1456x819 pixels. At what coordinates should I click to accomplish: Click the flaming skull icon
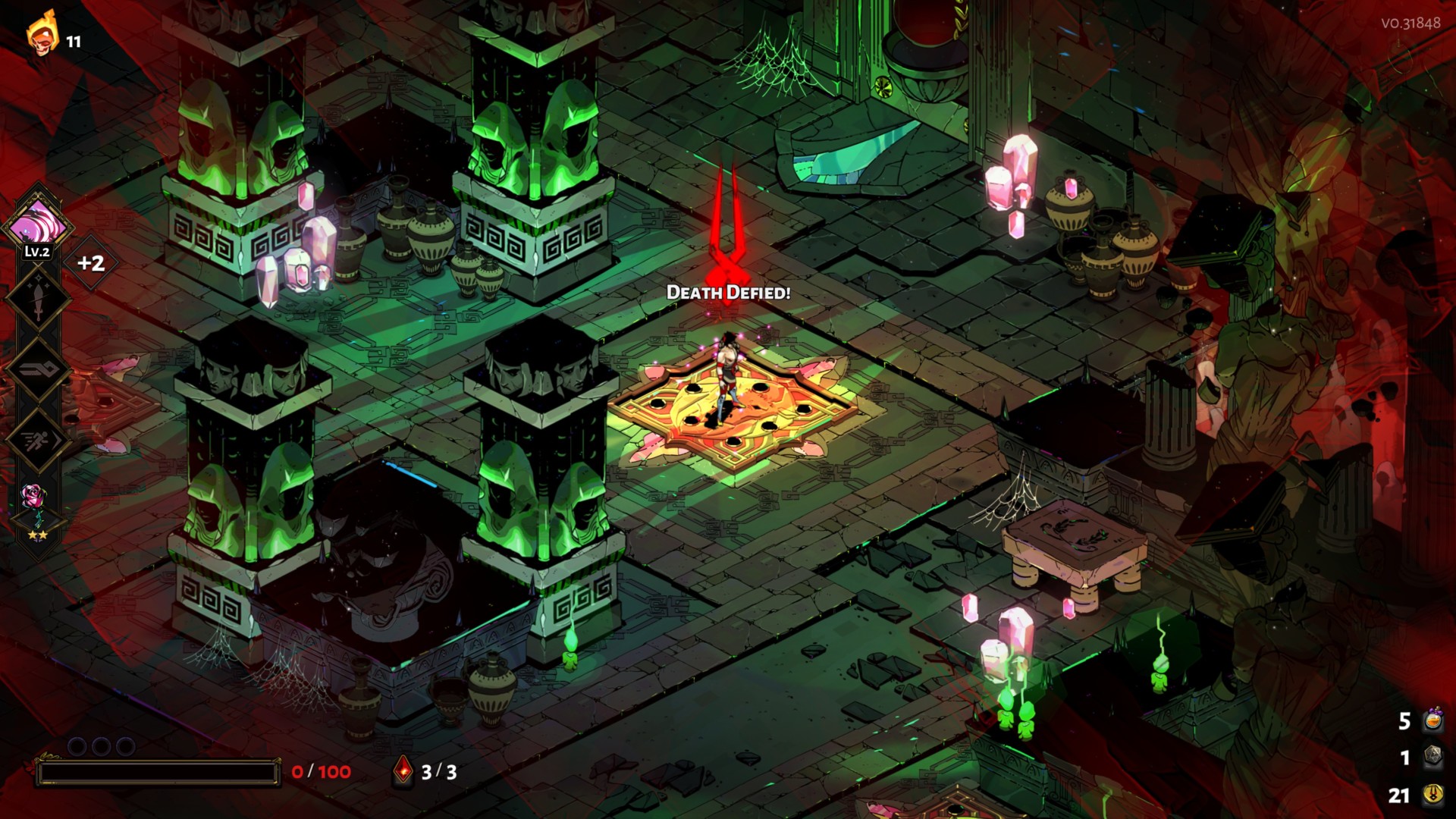coord(43,34)
